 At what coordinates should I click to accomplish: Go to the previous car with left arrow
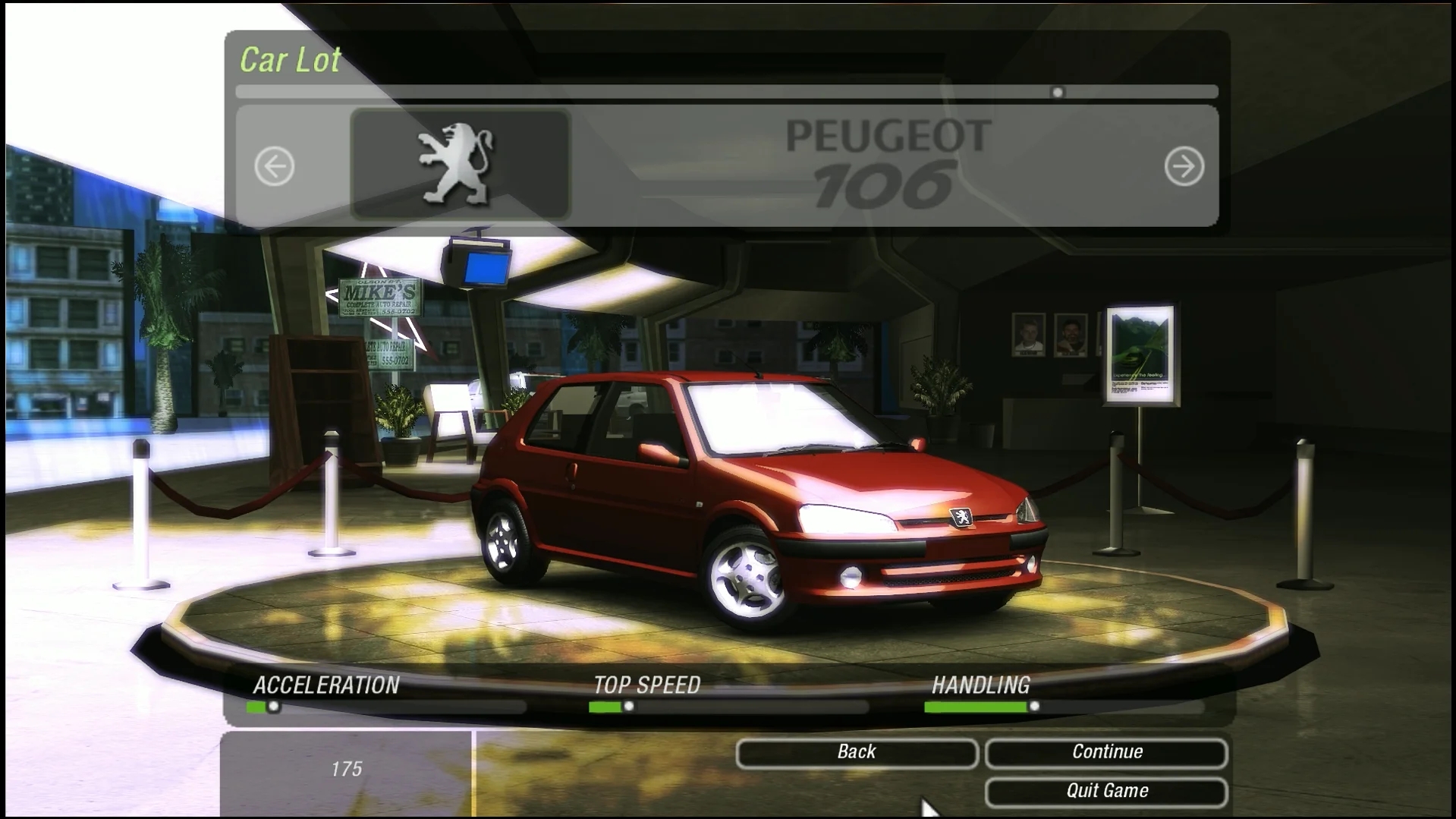click(274, 166)
